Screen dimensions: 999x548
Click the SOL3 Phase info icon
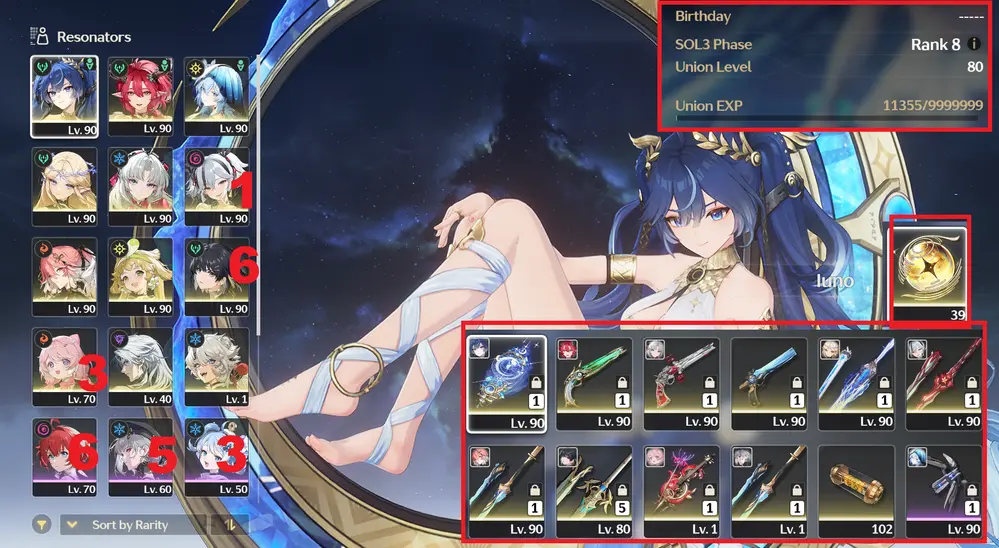click(974, 45)
